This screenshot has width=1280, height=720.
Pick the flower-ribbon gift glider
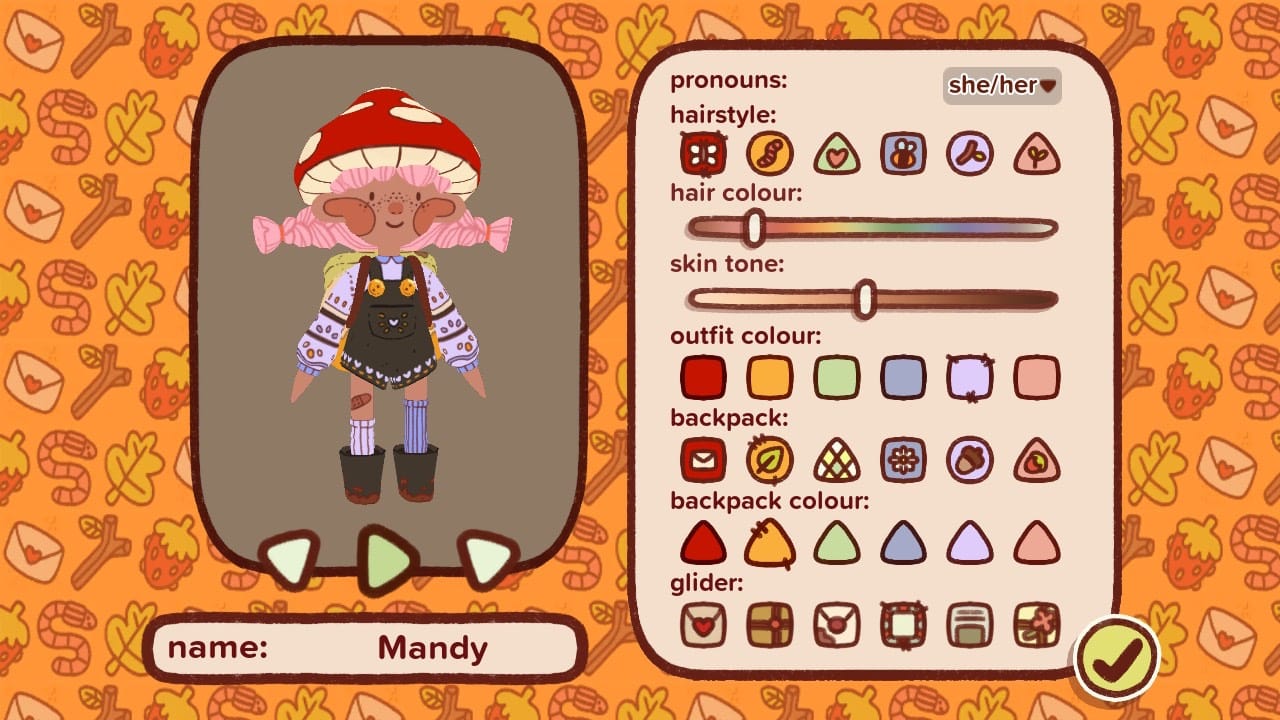pyautogui.click(x=1037, y=624)
